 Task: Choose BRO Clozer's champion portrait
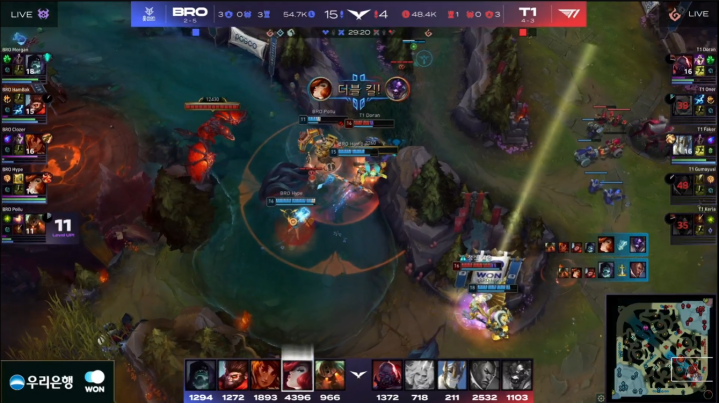click(x=35, y=147)
